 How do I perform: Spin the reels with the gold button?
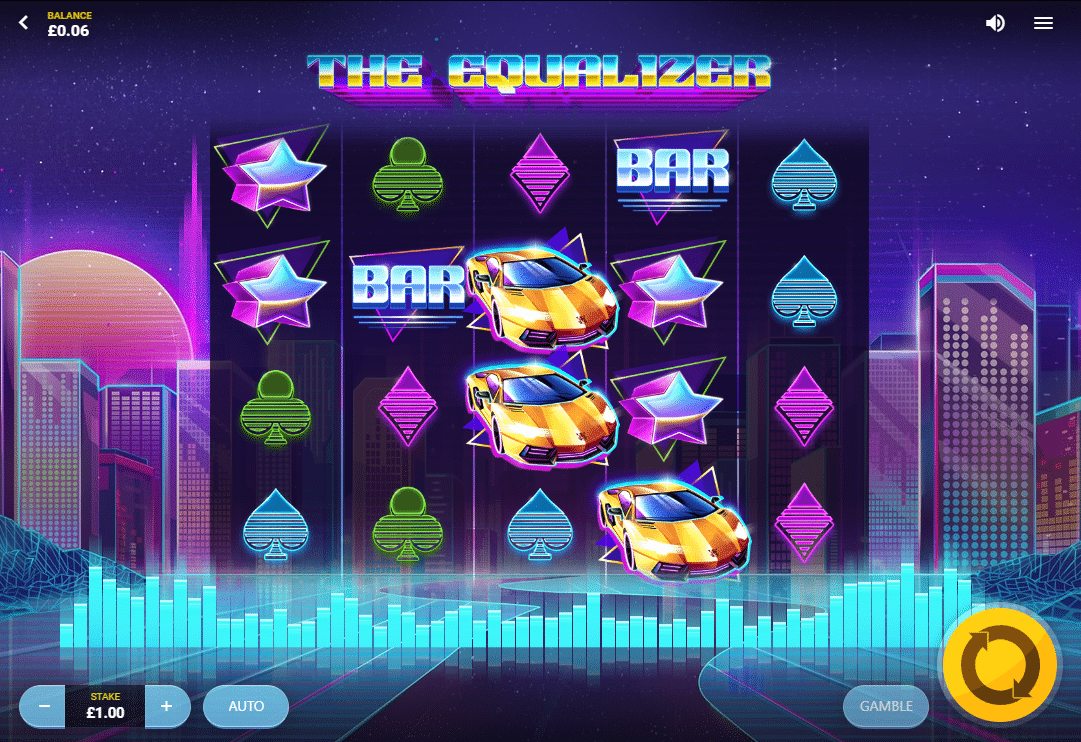[x=999, y=664]
